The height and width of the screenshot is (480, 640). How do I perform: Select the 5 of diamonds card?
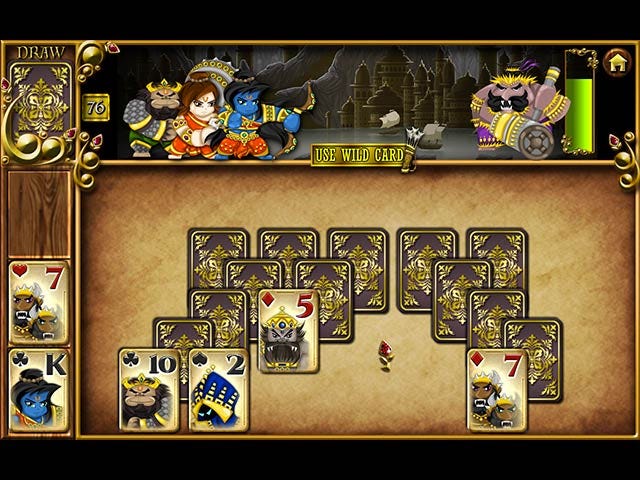tap(289, 331)
